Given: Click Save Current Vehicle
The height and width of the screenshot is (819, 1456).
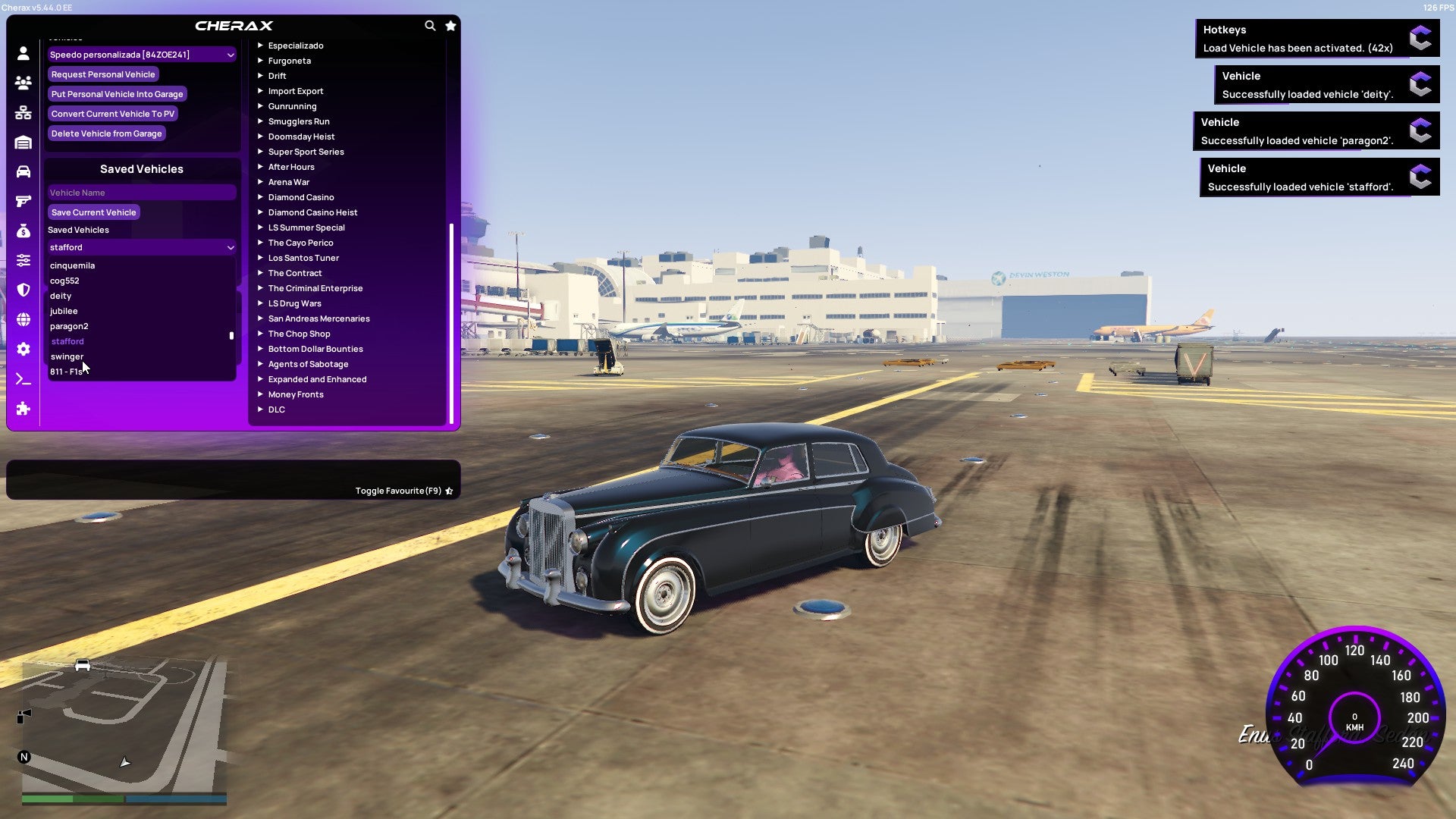Looking at the screenshot, I should [x=93, y=212].
